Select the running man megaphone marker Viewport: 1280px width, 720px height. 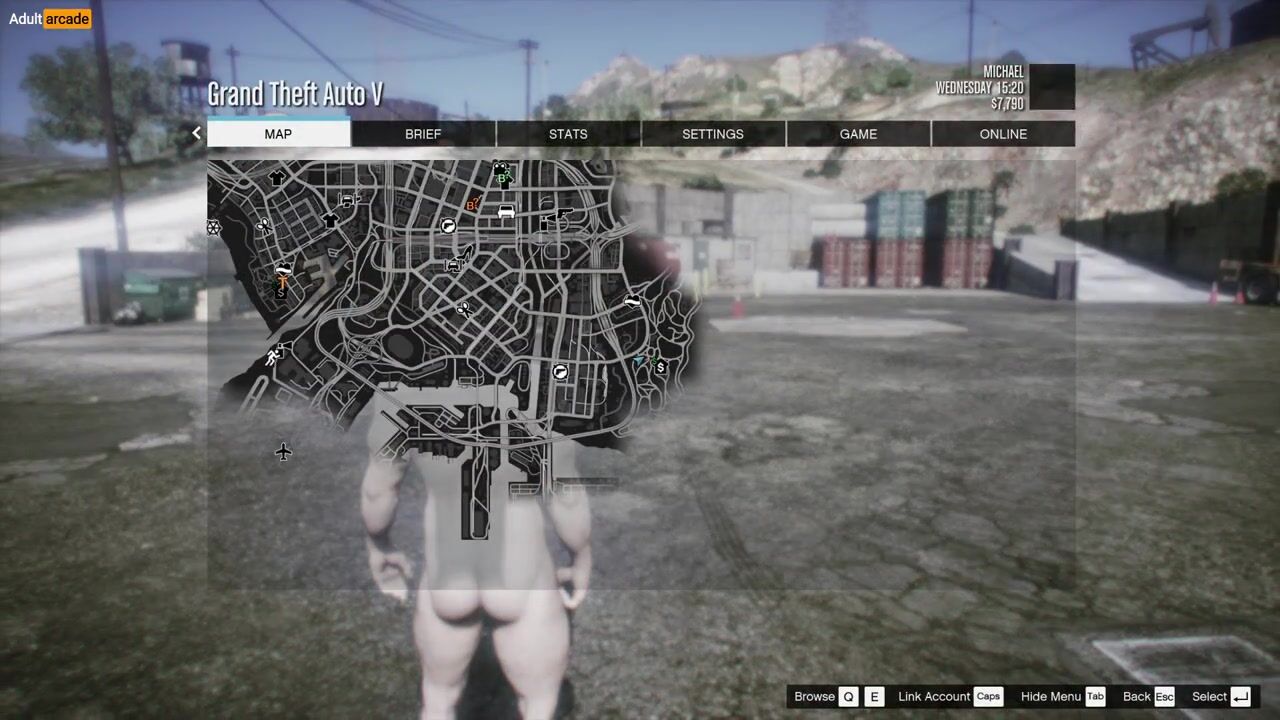pyautogui.click(x=274, y=356)
